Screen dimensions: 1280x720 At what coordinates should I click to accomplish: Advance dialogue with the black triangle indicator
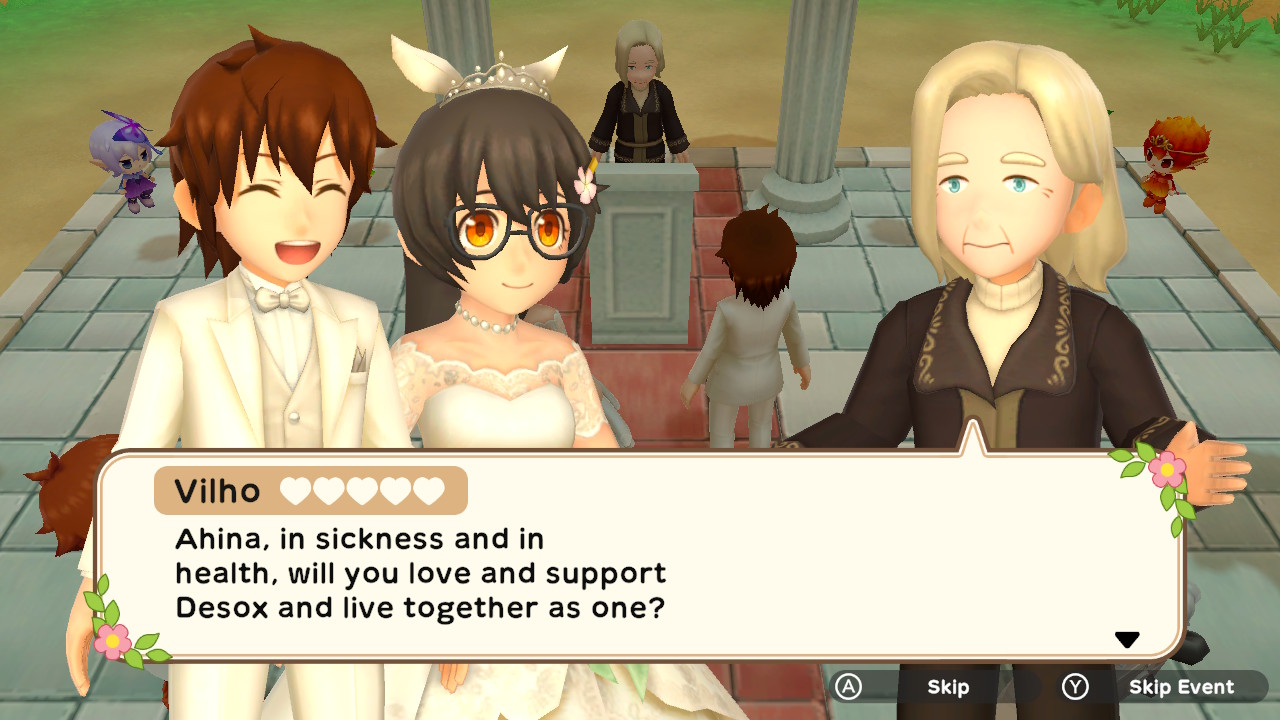(x=1129, y=638)
